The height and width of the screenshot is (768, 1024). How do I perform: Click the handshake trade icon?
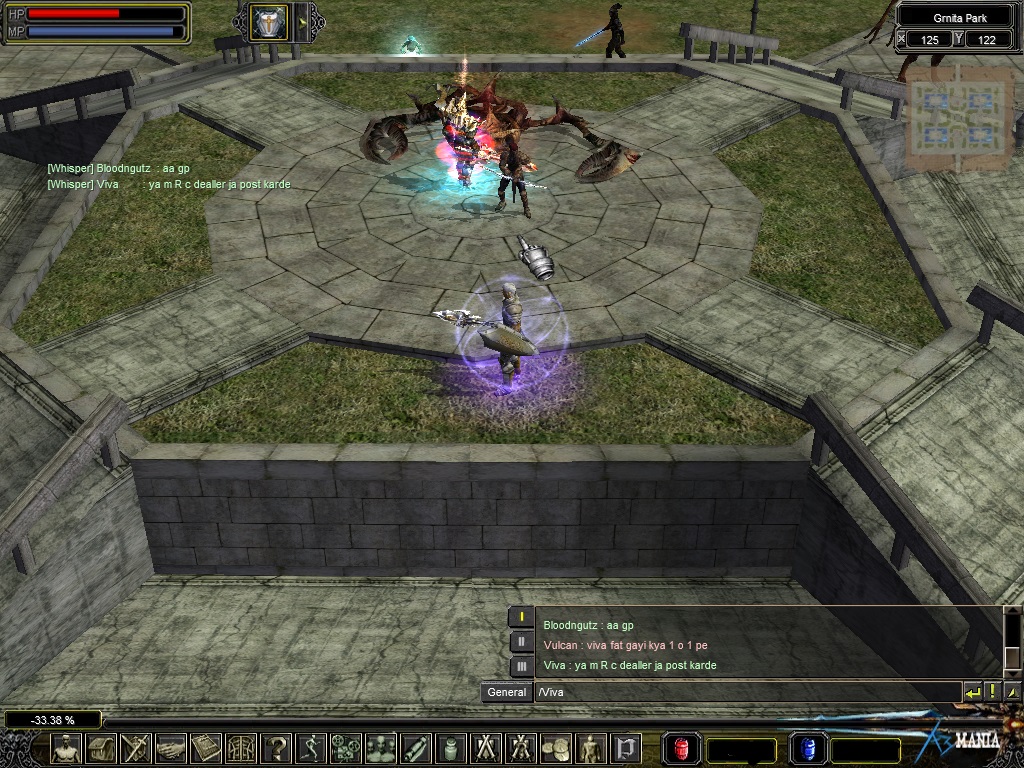pyautogui.click(x=171, y=748)
